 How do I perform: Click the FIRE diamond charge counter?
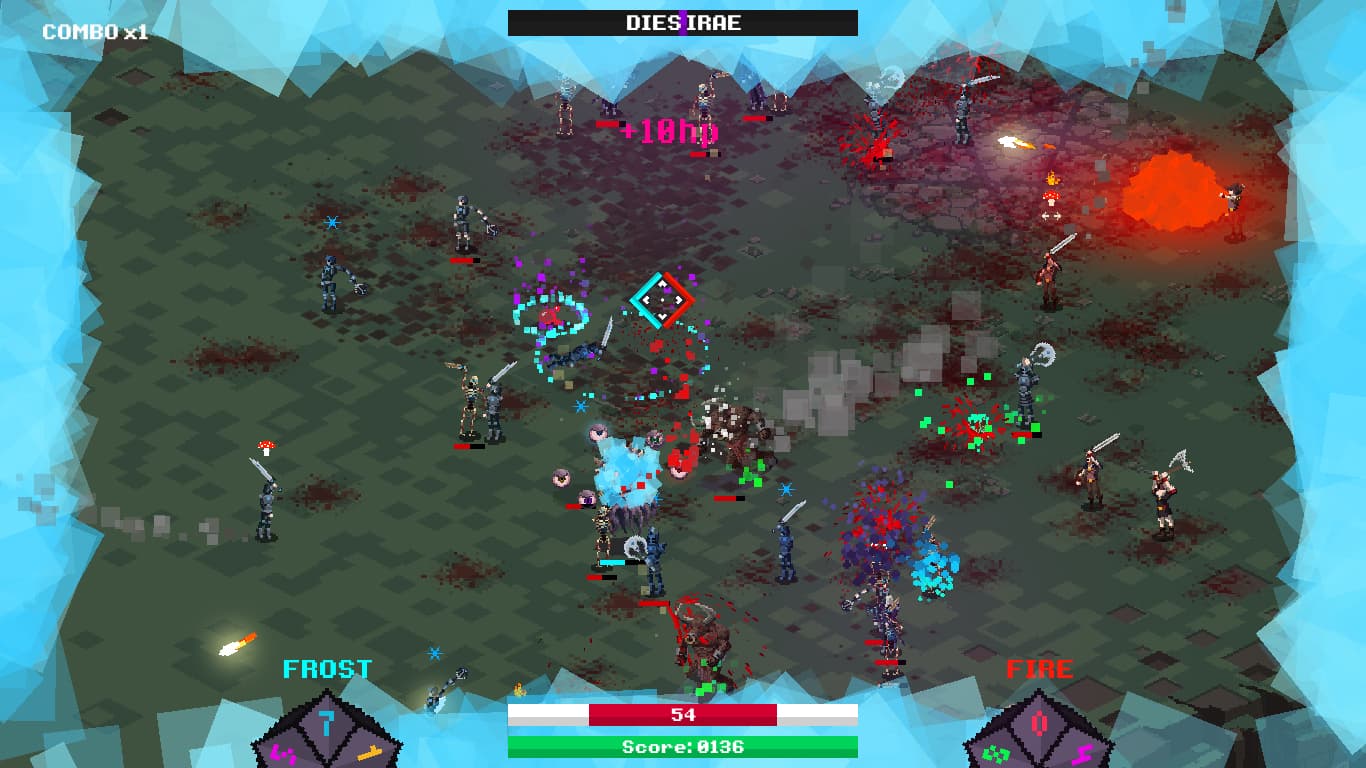[x=1038, y=723]
